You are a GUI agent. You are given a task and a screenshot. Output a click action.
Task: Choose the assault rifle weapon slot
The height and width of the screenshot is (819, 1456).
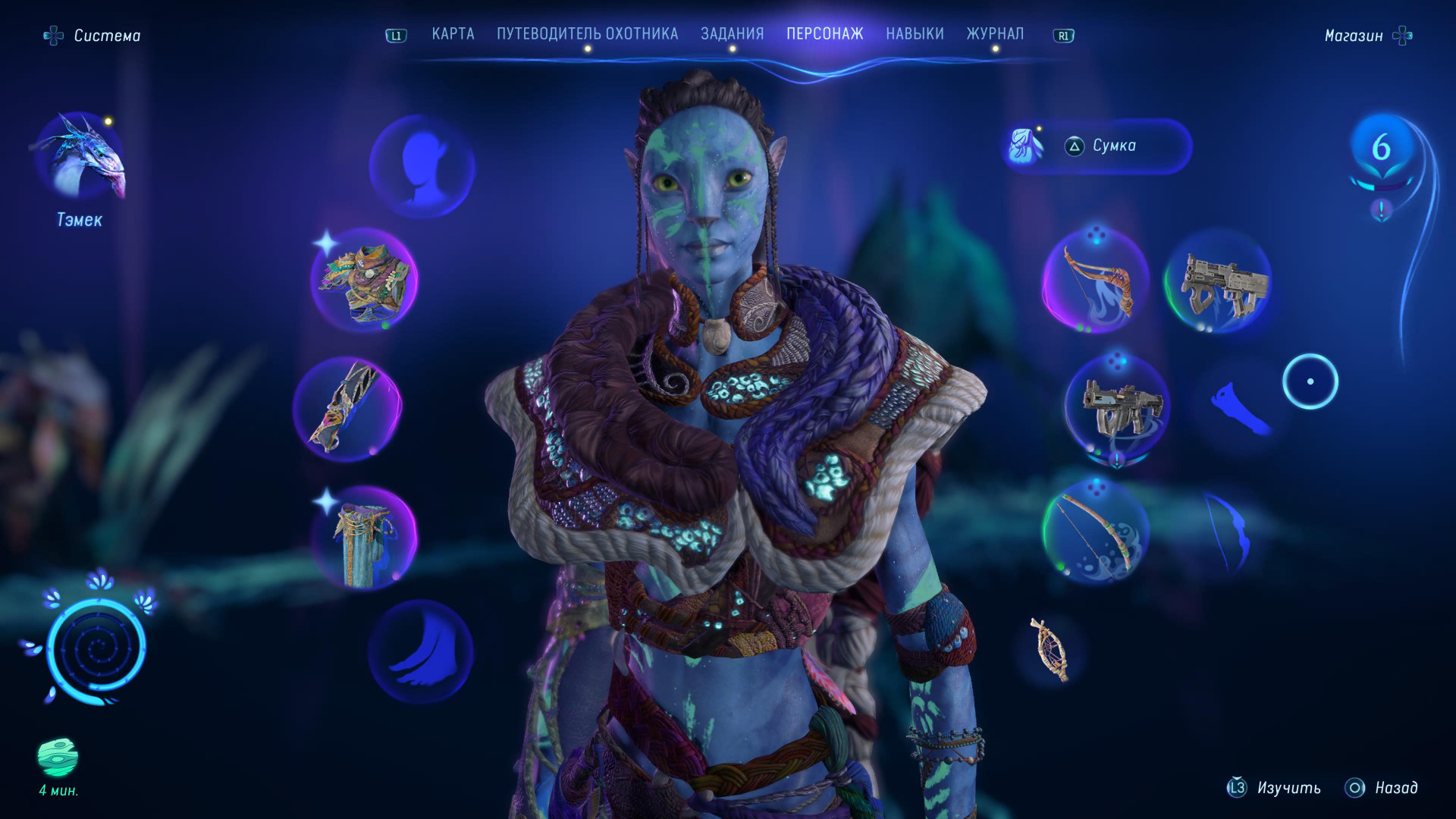(1117, 408)
